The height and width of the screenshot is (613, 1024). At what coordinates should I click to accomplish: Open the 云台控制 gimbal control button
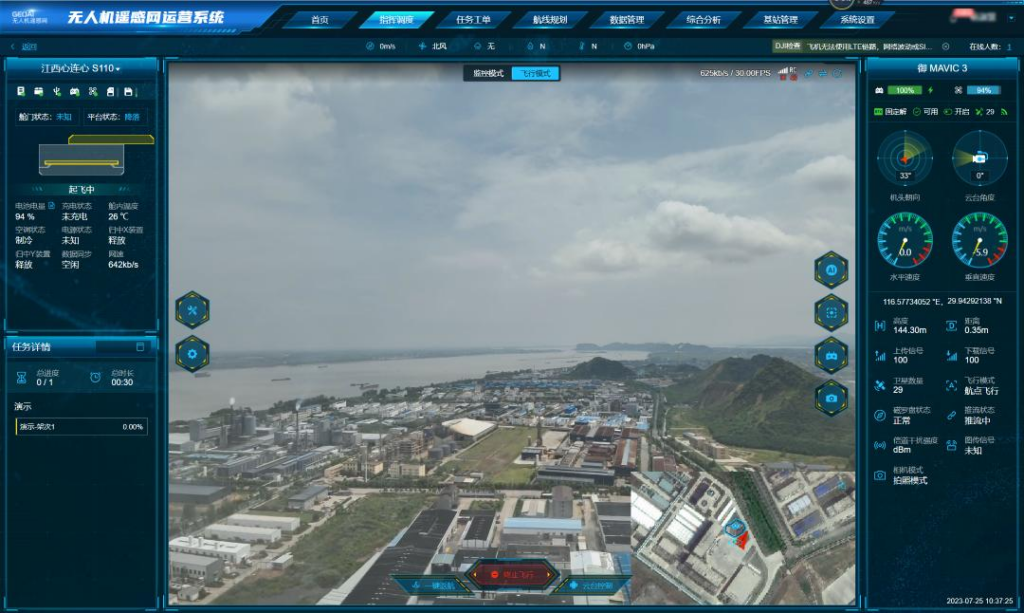pyautogui.click(x=593, y=585)
